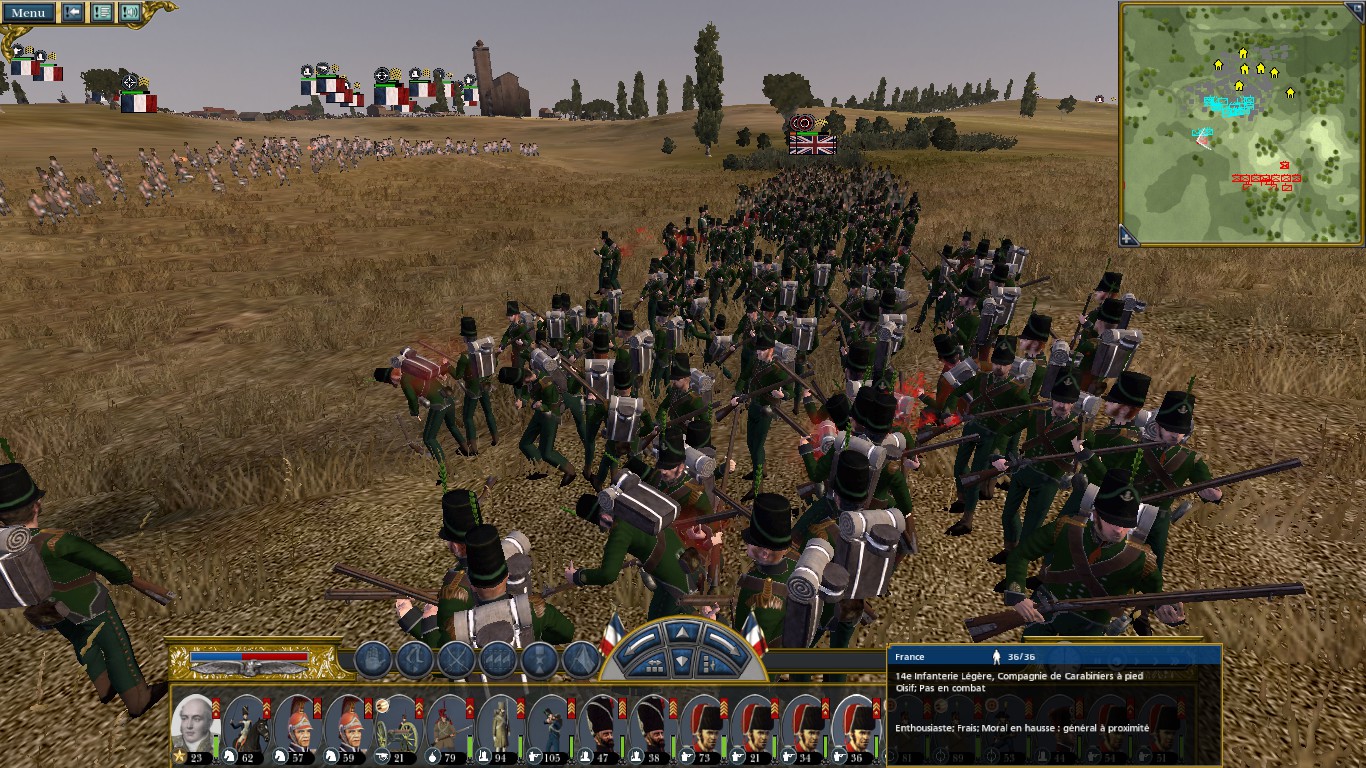Screen dimensions: 1366x768
Task: Zoom the minimap with the plus button
Action: click(x=1128, y=237)
